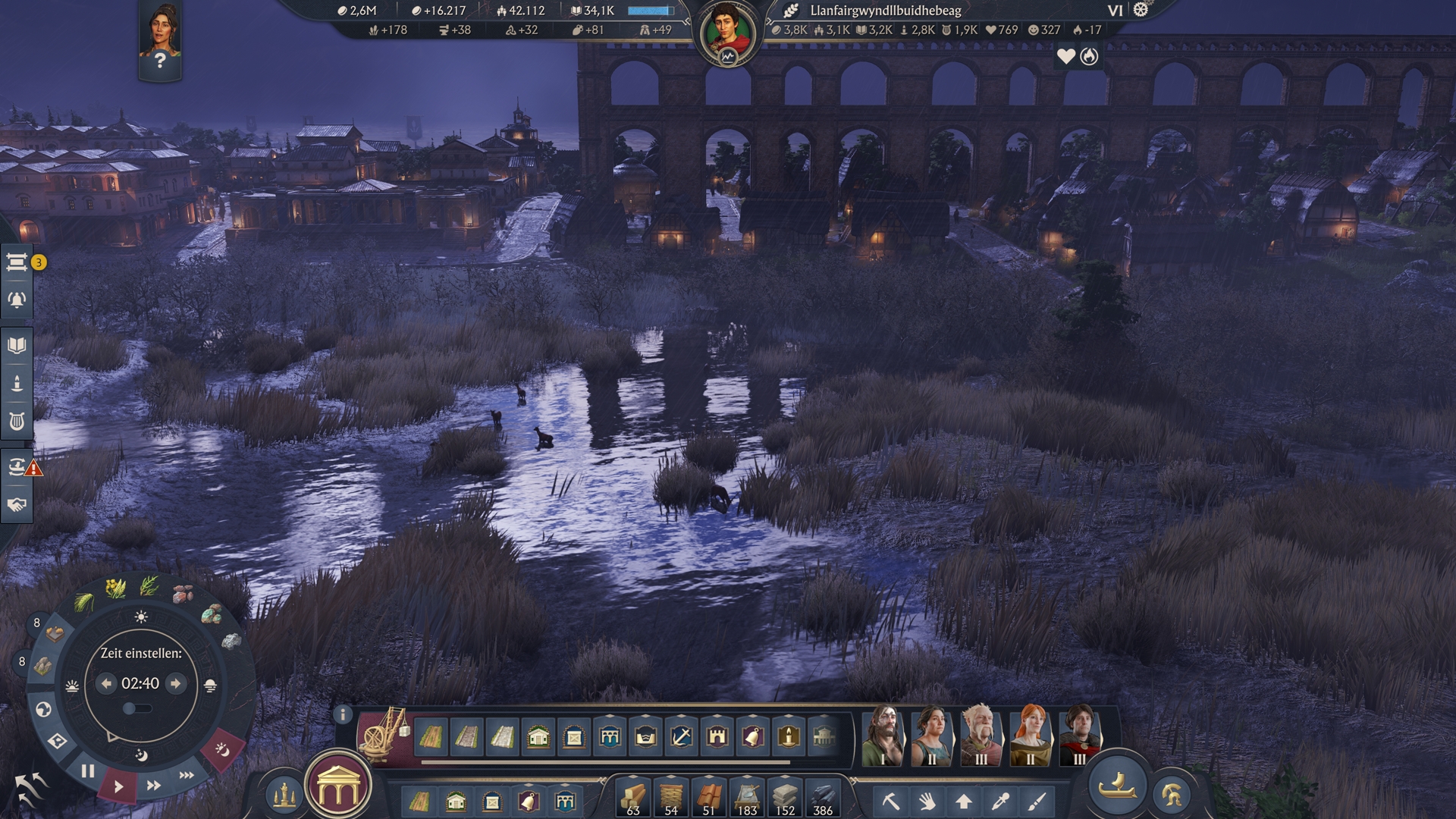Pick the pickaxe demolish tool

coord(890,801)
